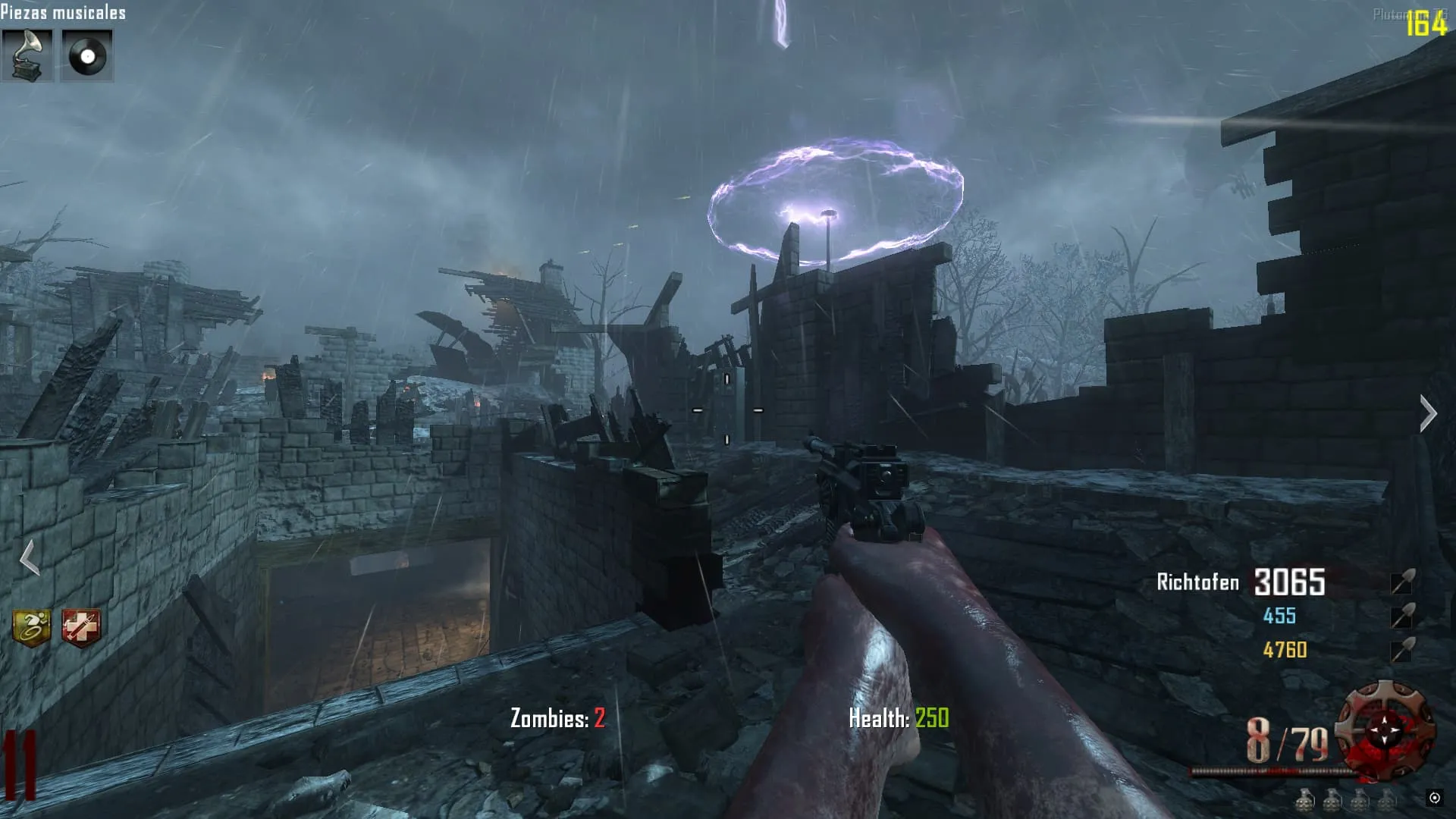Click the small circular target icon
Image resolution: width=1456 pixels, height=819 pixels.
(x=1434, y=798)
